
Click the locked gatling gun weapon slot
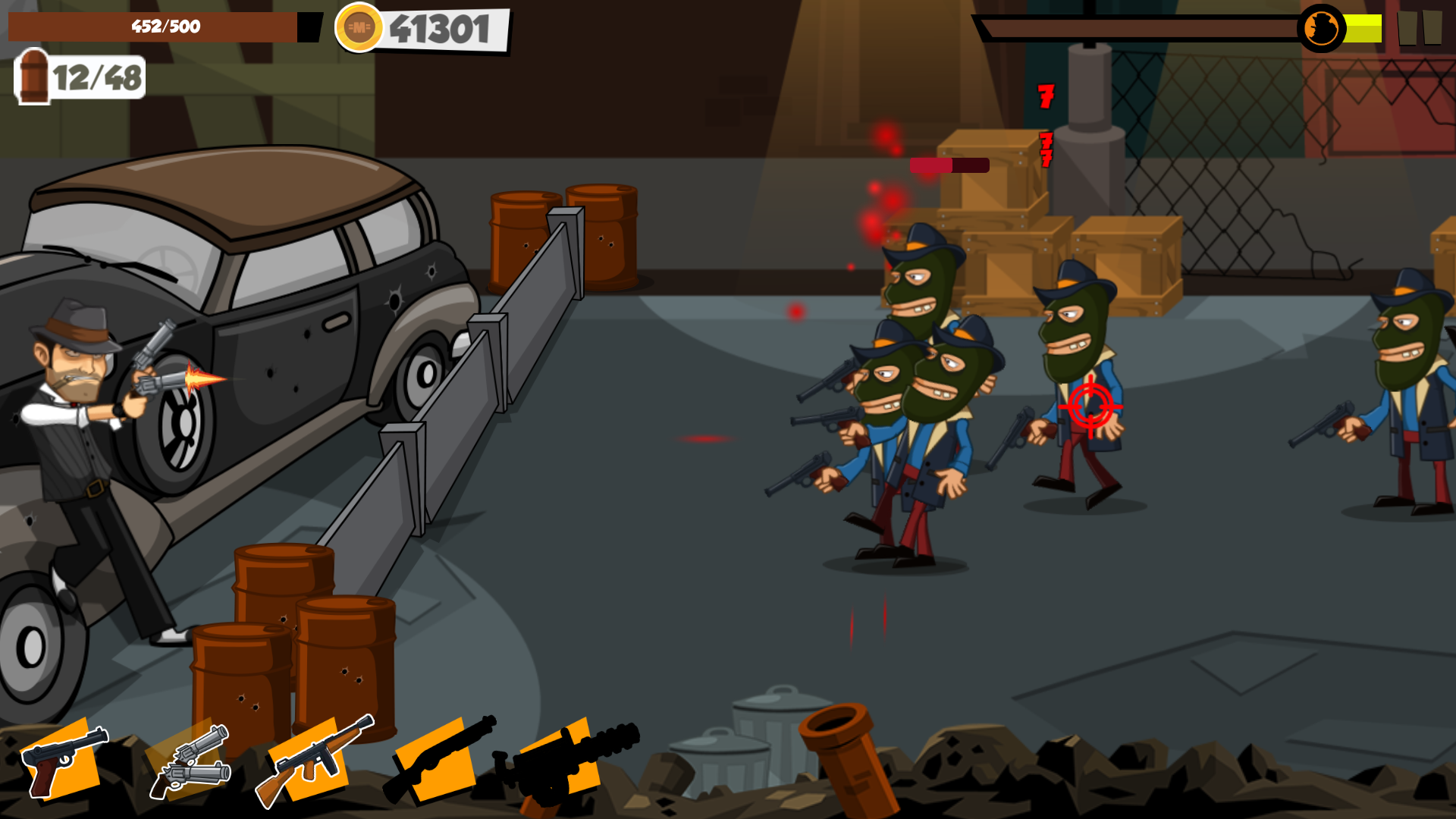pos(561,758)
